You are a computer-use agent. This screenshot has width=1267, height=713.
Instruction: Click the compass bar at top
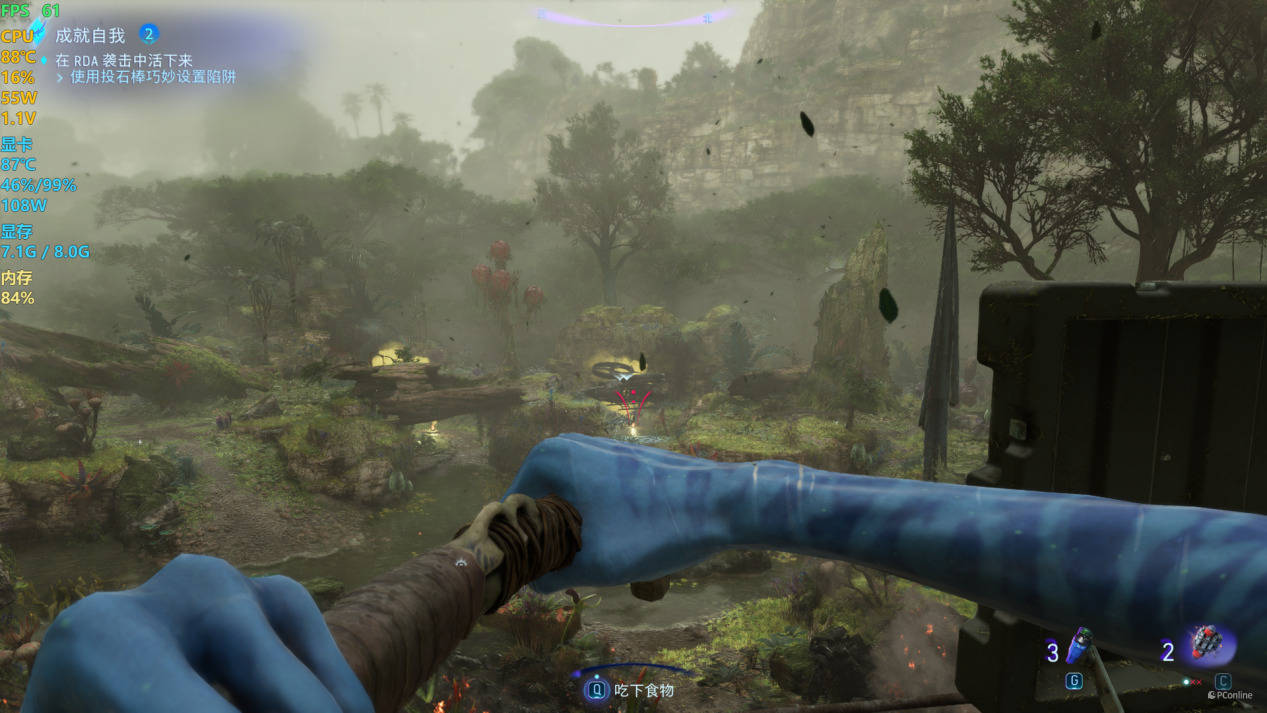click(x=634, y=16)
